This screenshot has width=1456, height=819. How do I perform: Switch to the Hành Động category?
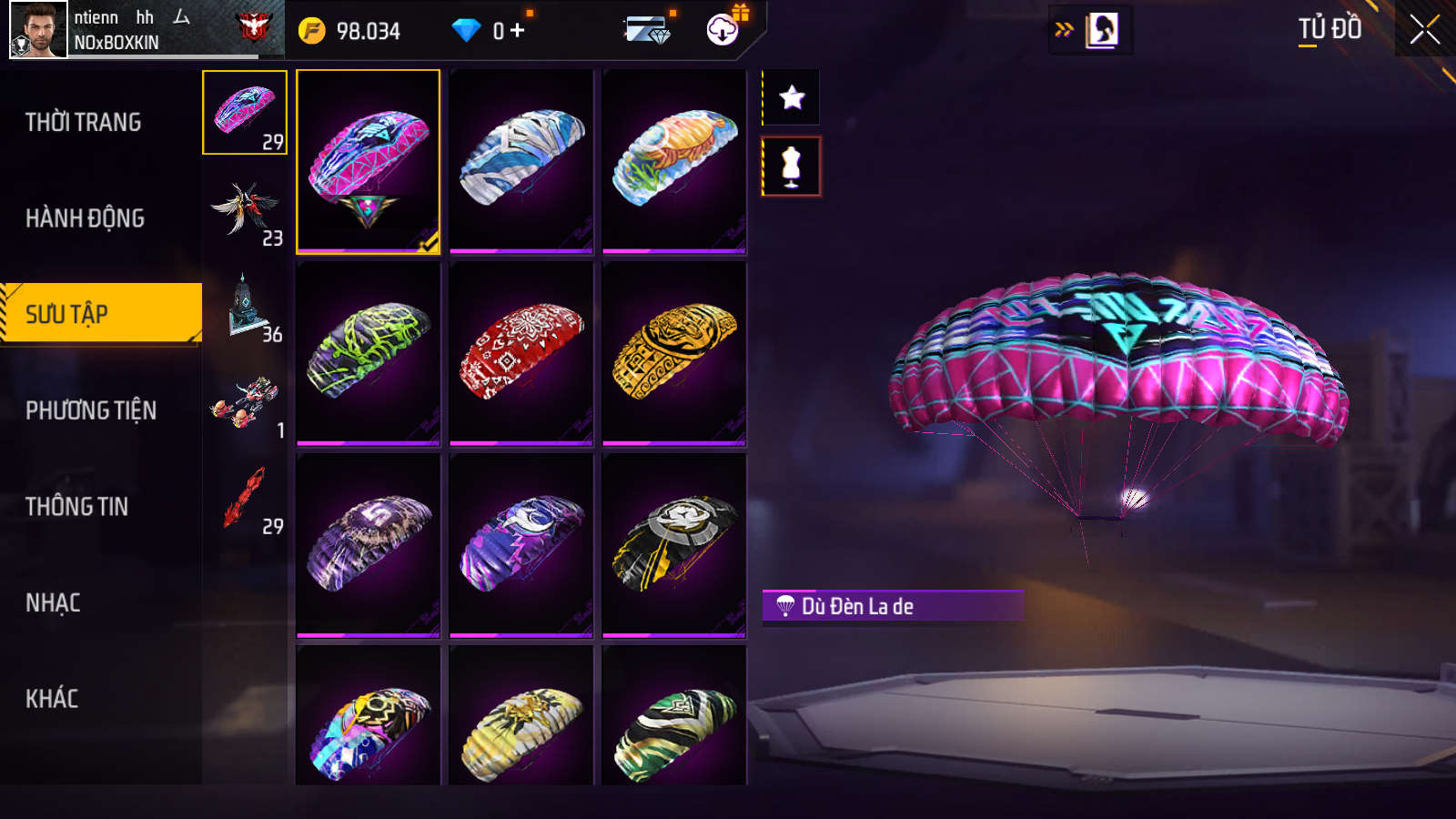tap(86, 218)
